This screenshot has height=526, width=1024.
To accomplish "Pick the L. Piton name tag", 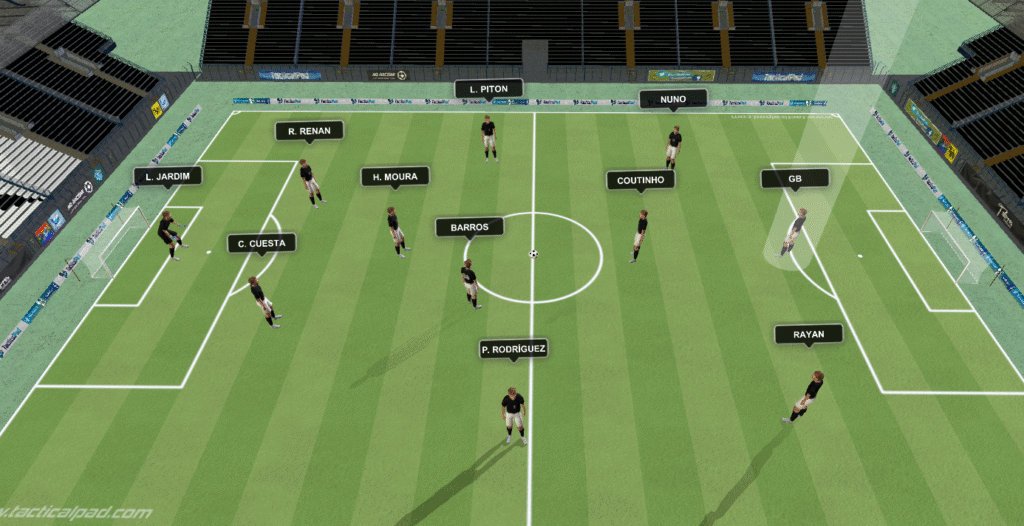I will point(489,89).
